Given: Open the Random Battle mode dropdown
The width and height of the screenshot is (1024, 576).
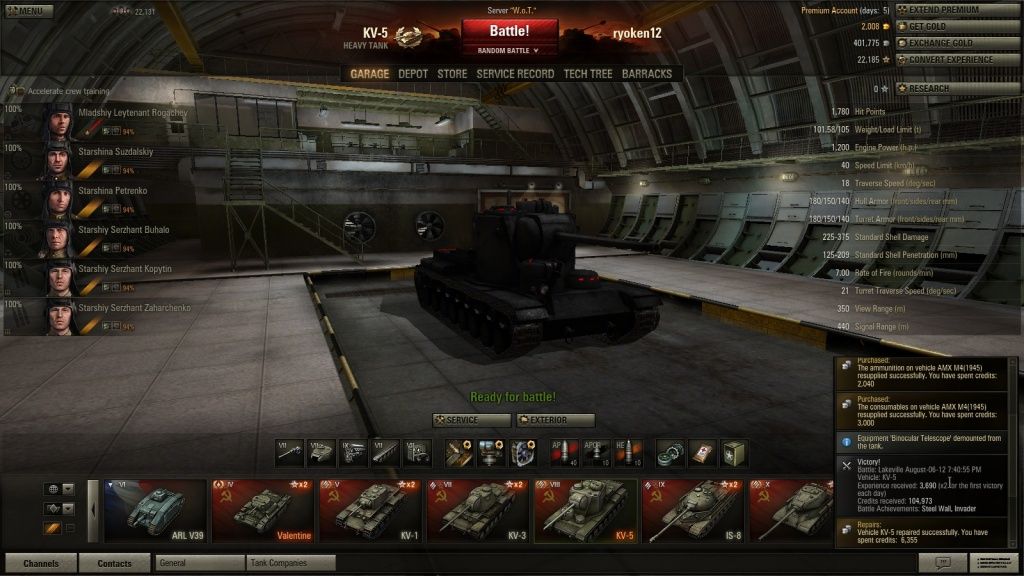Looking at the screenshot, I should pyautogui.click(x=510, y=50).
